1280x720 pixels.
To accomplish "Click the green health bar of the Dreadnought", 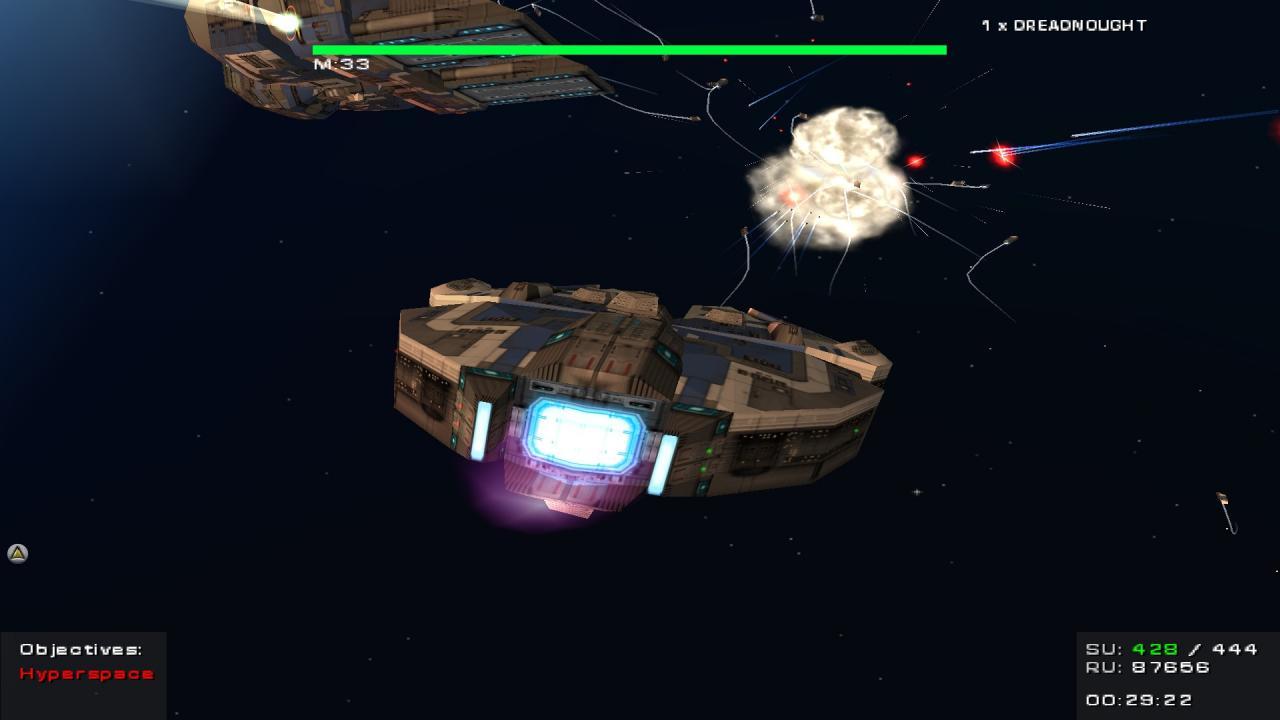I will pyautogui.click(x=628, y=47).
